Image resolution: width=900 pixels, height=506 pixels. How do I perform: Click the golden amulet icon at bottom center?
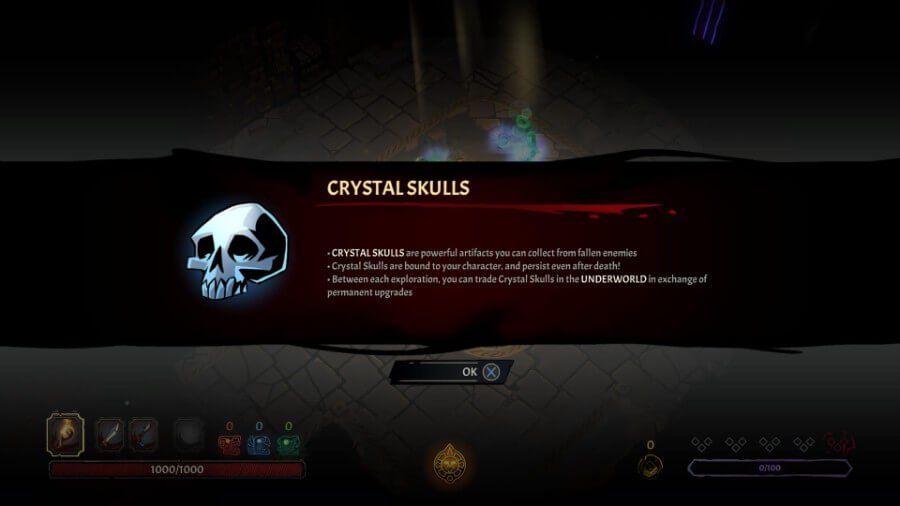(x=450, y=463)
